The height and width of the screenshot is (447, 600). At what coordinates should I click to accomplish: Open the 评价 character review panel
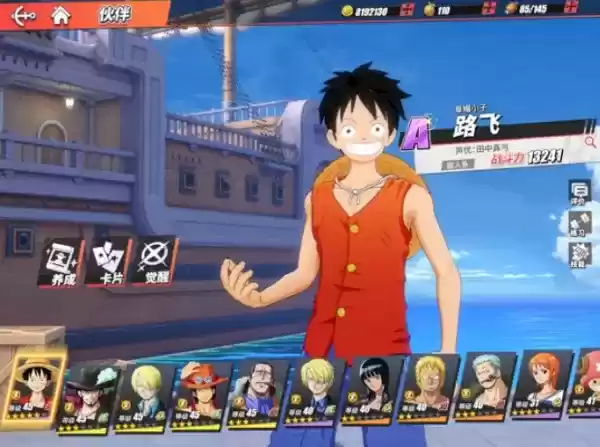coord(579,191)
